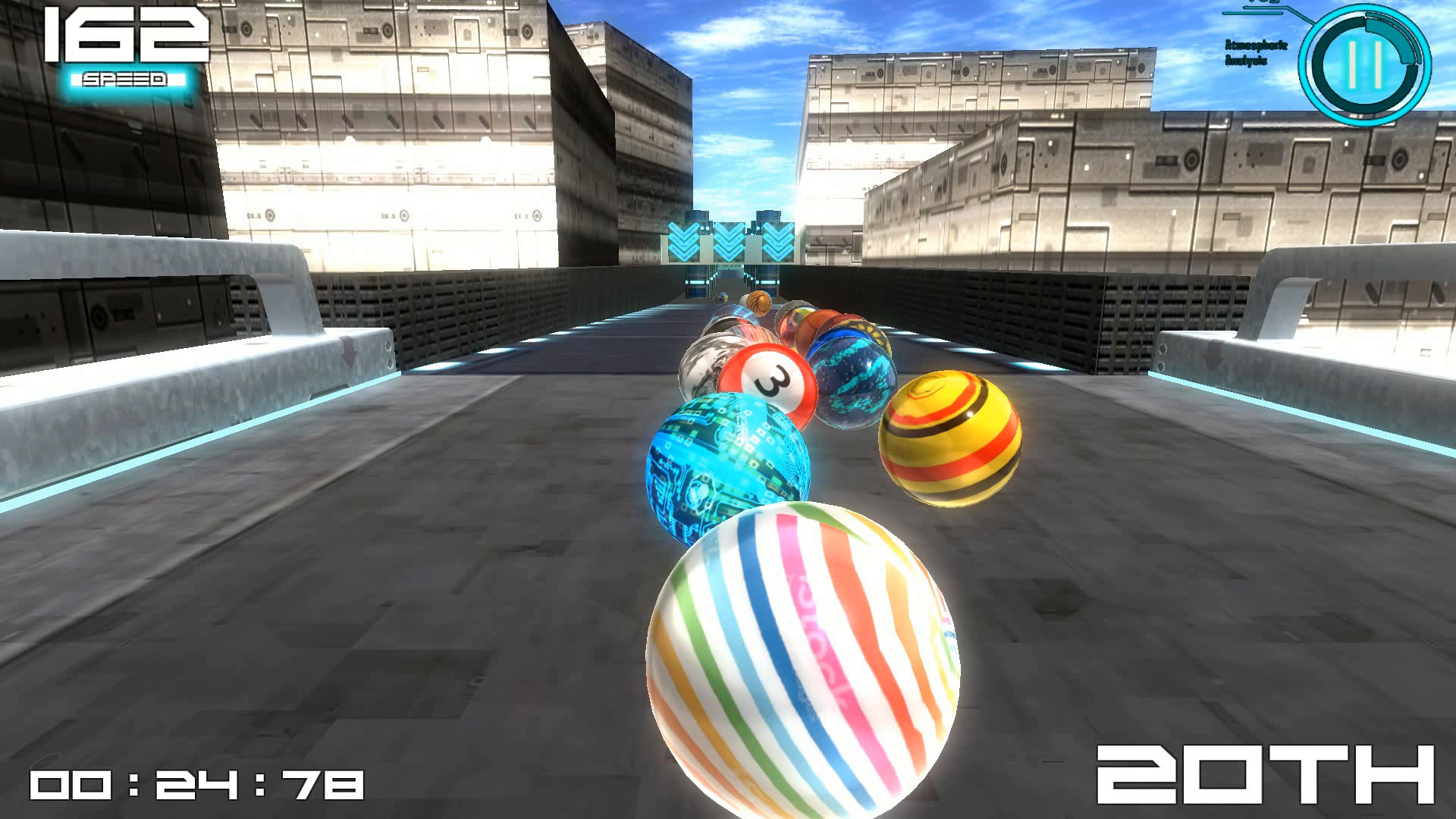
Task: Select the glowing SPEED indicator badge
Action: [124, 78]
